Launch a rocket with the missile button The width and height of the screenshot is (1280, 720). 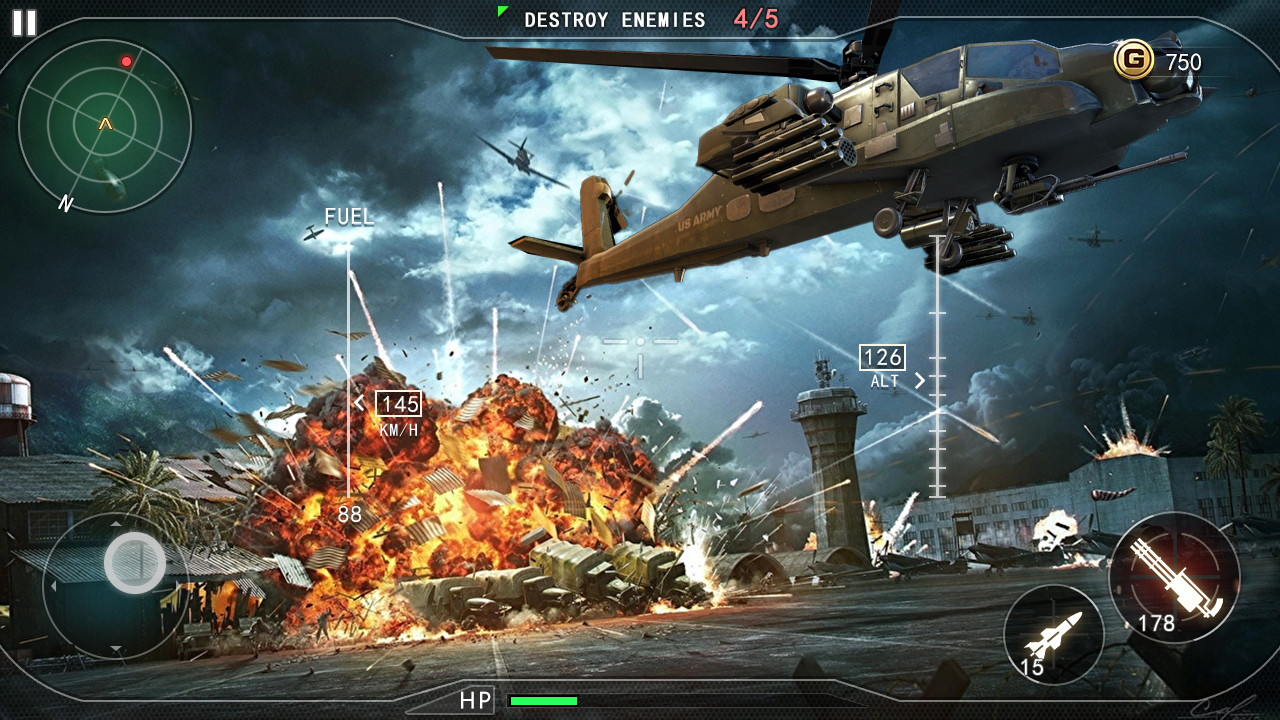(1056, 635)
